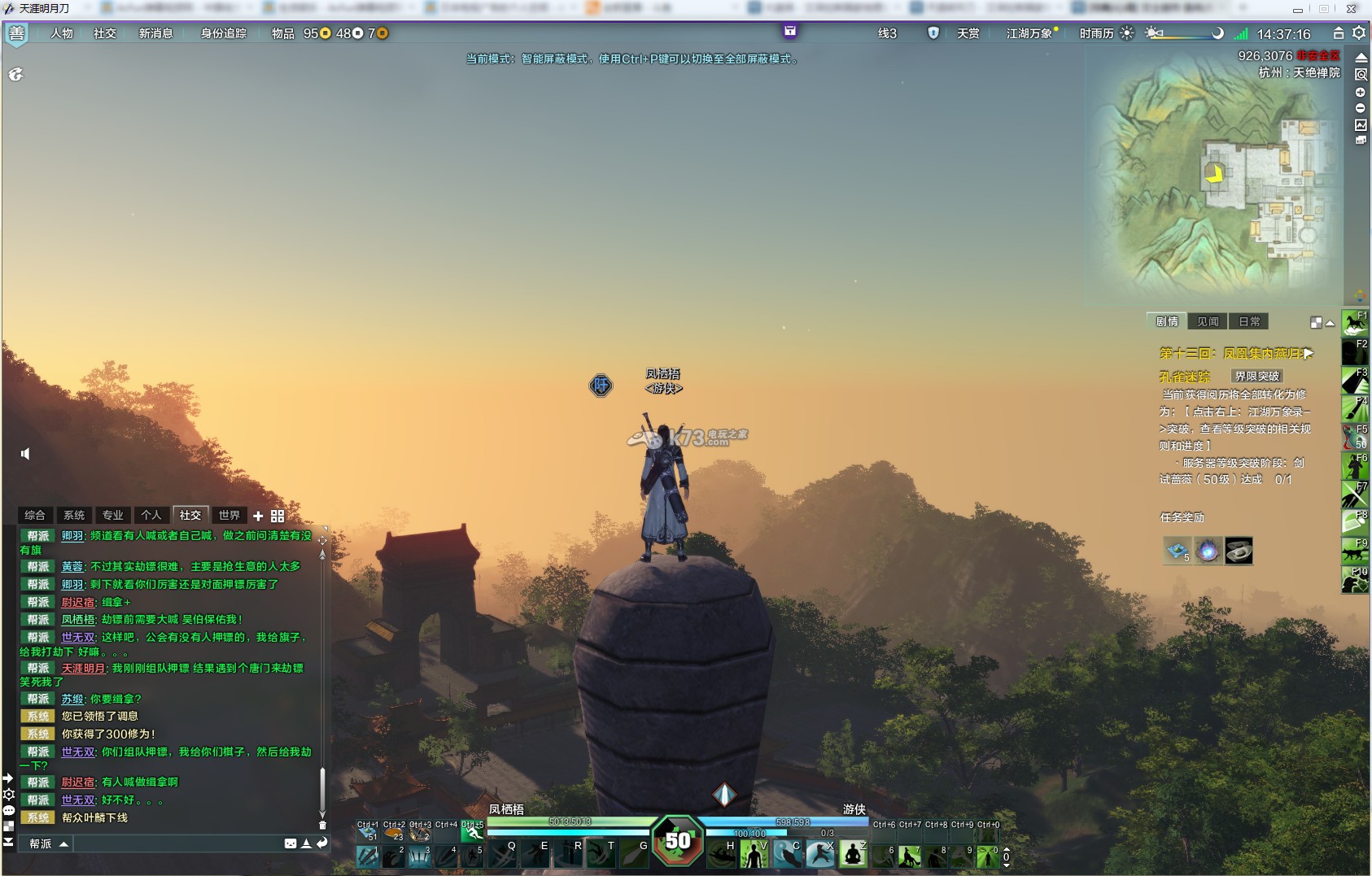
Task: Click the minimap
Action: (x=1213, y=187)
